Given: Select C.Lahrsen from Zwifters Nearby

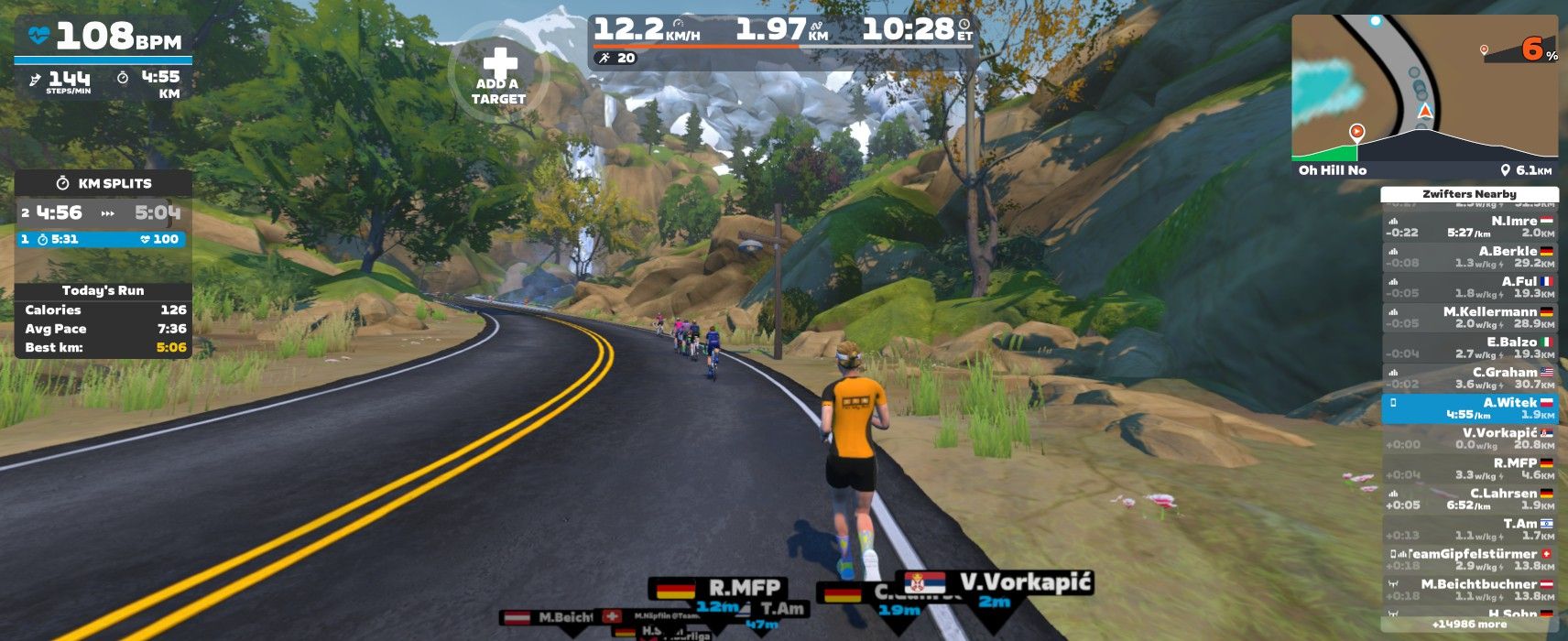Looking at the screenshot, I should [1469, 498].
